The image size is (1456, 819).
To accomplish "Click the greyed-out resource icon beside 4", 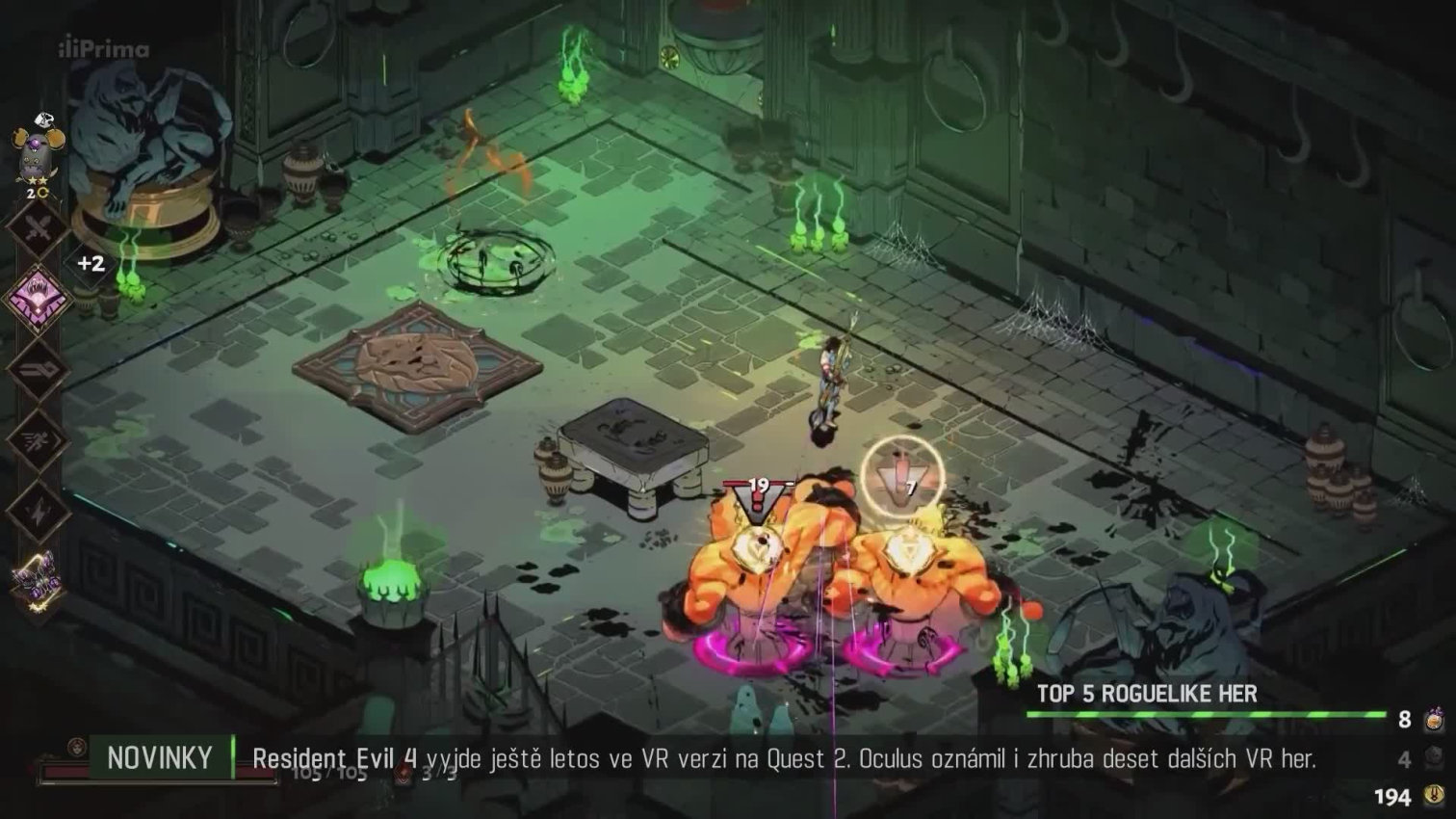I will click(1433, 758).
